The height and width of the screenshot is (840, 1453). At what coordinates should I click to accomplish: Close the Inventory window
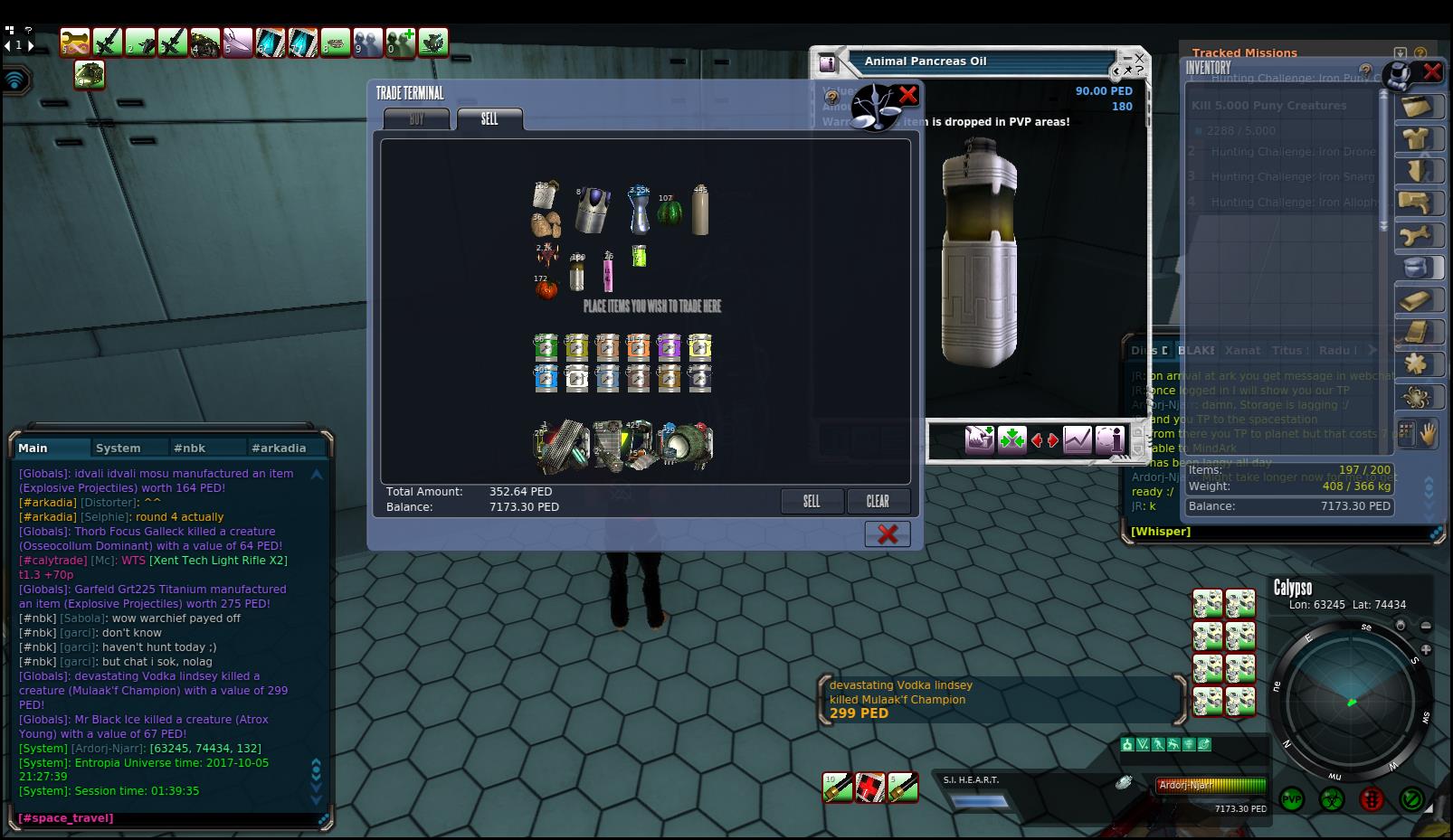click(x=1432, y=71)
